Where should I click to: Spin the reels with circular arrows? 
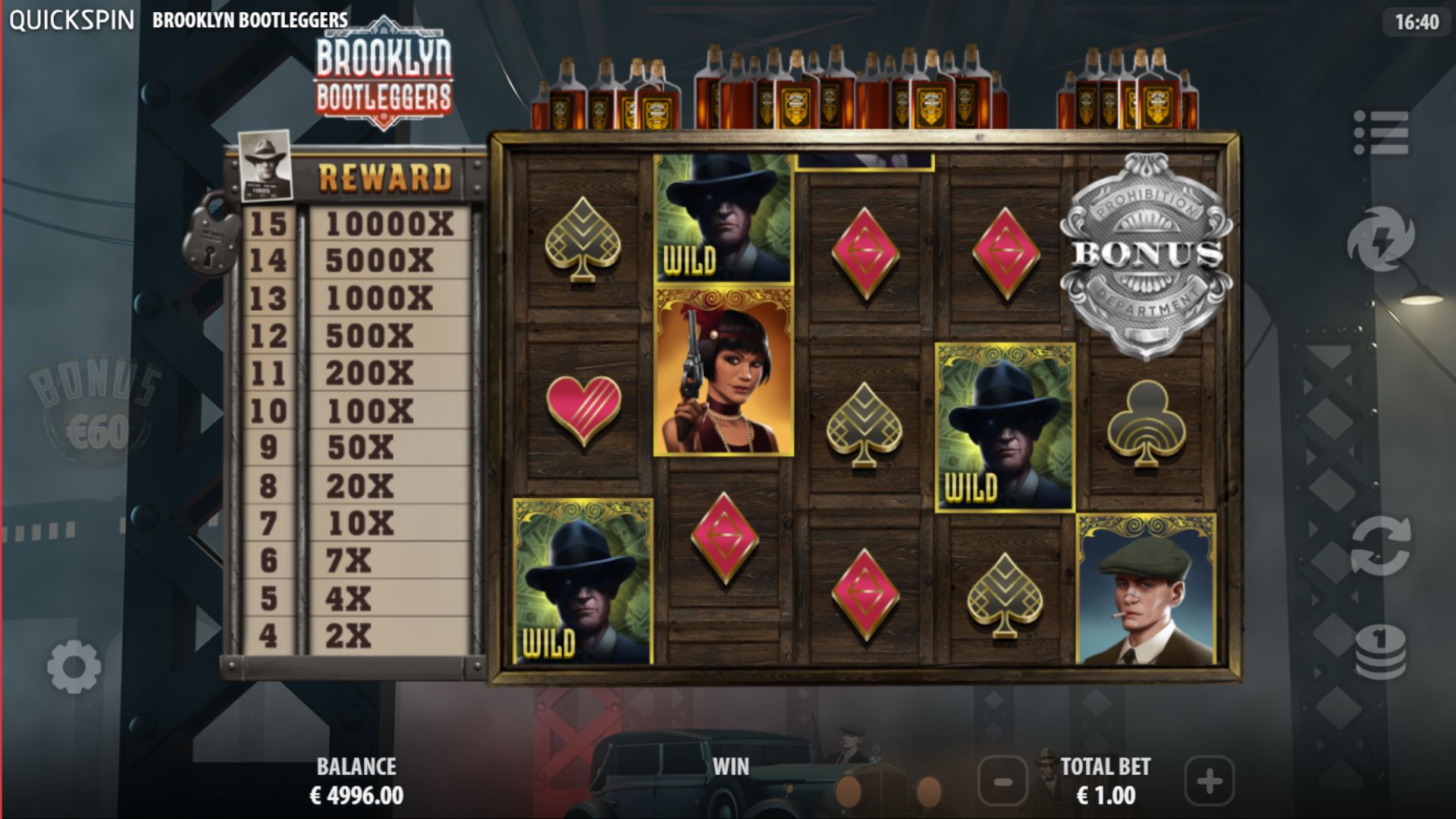click(1380, 545)
